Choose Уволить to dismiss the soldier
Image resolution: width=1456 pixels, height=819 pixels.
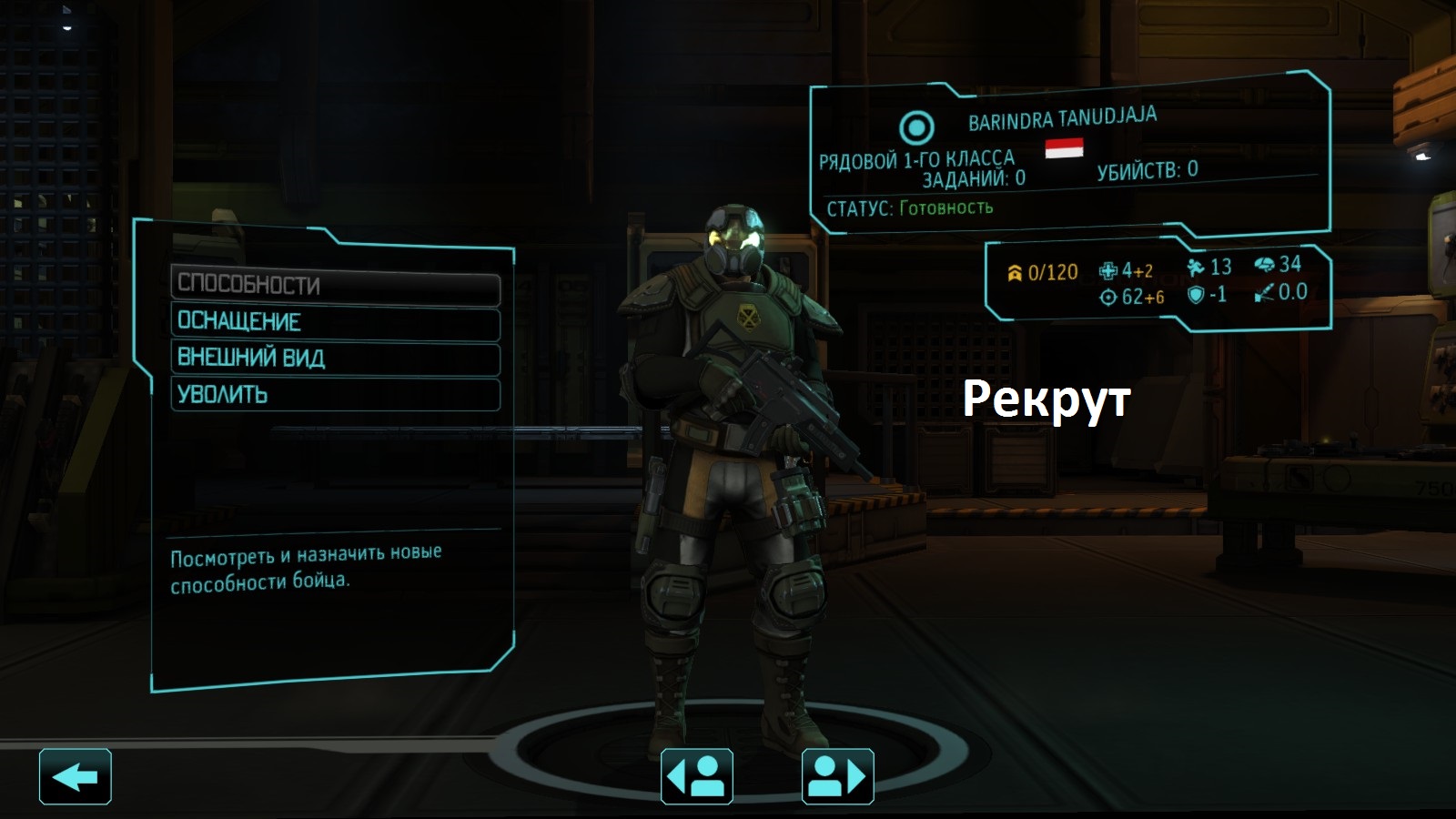335,395
